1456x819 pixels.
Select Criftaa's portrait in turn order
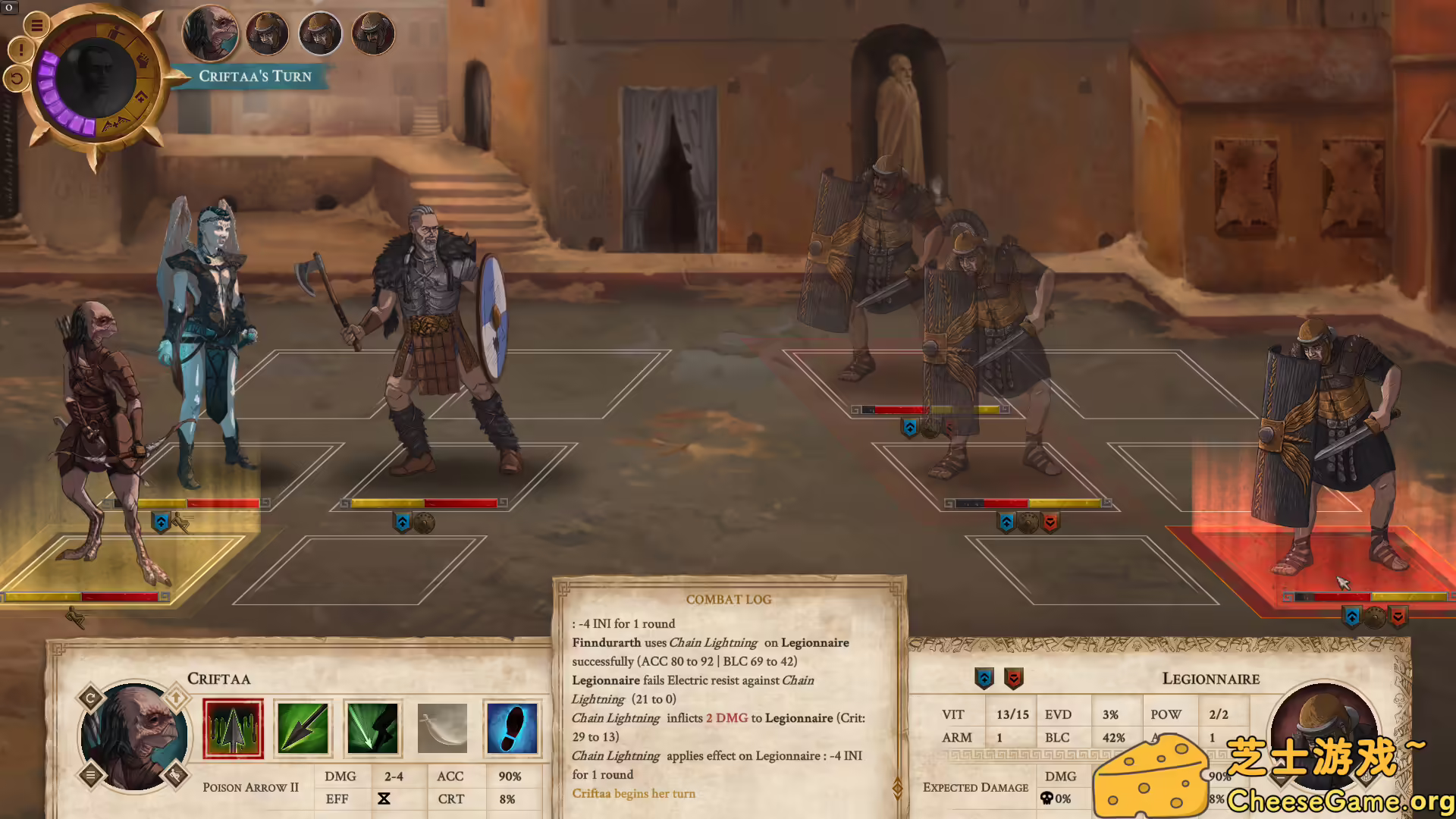pos(210,33)
